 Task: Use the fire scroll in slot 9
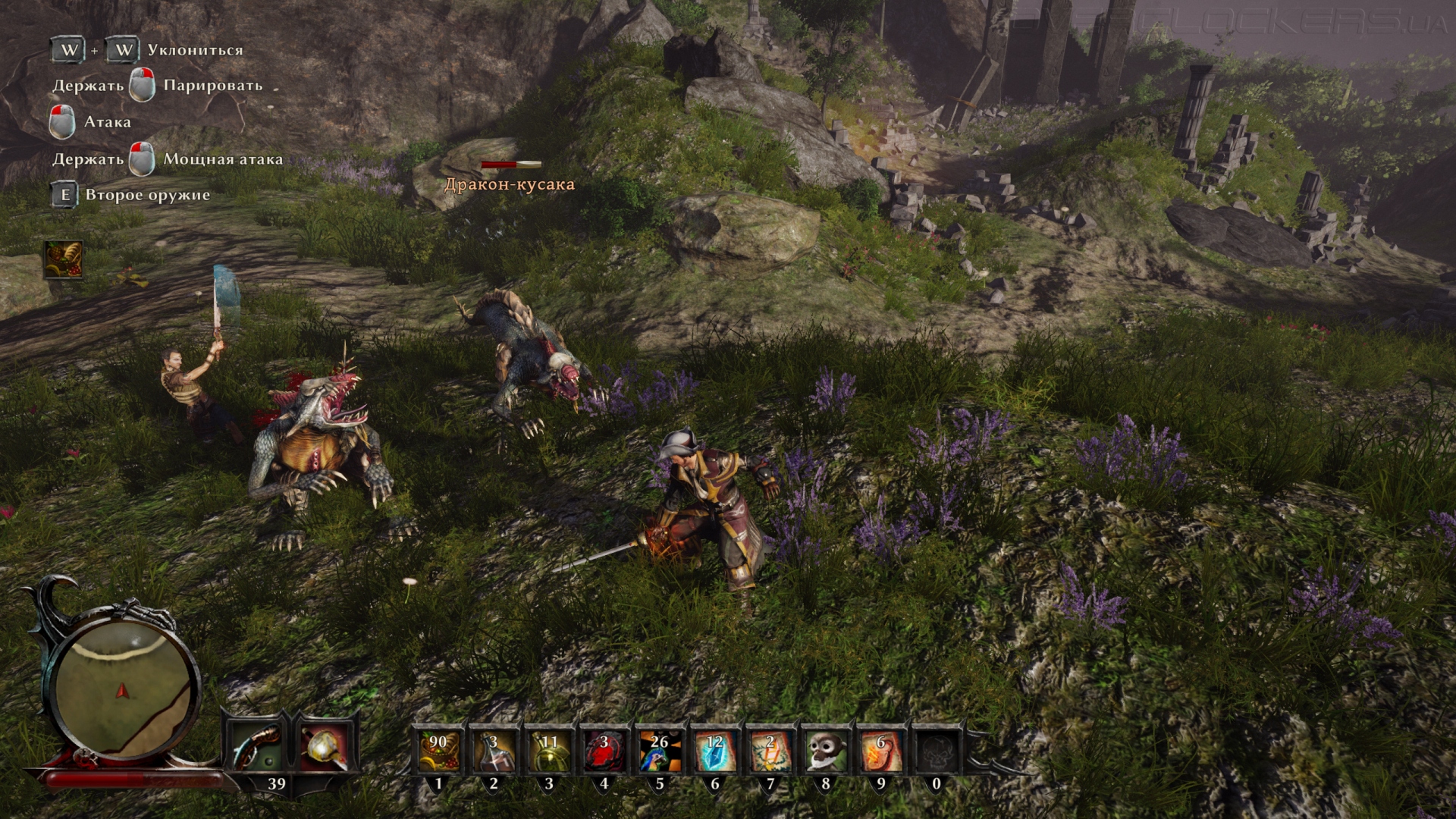pyautogui.click(x=881, y=751)
